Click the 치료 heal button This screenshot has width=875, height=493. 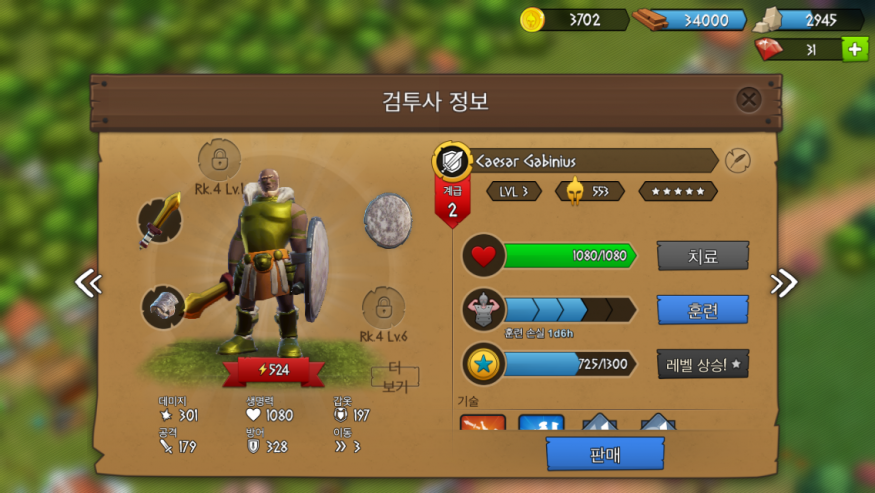pyautogui.click(x=702, y=255)
